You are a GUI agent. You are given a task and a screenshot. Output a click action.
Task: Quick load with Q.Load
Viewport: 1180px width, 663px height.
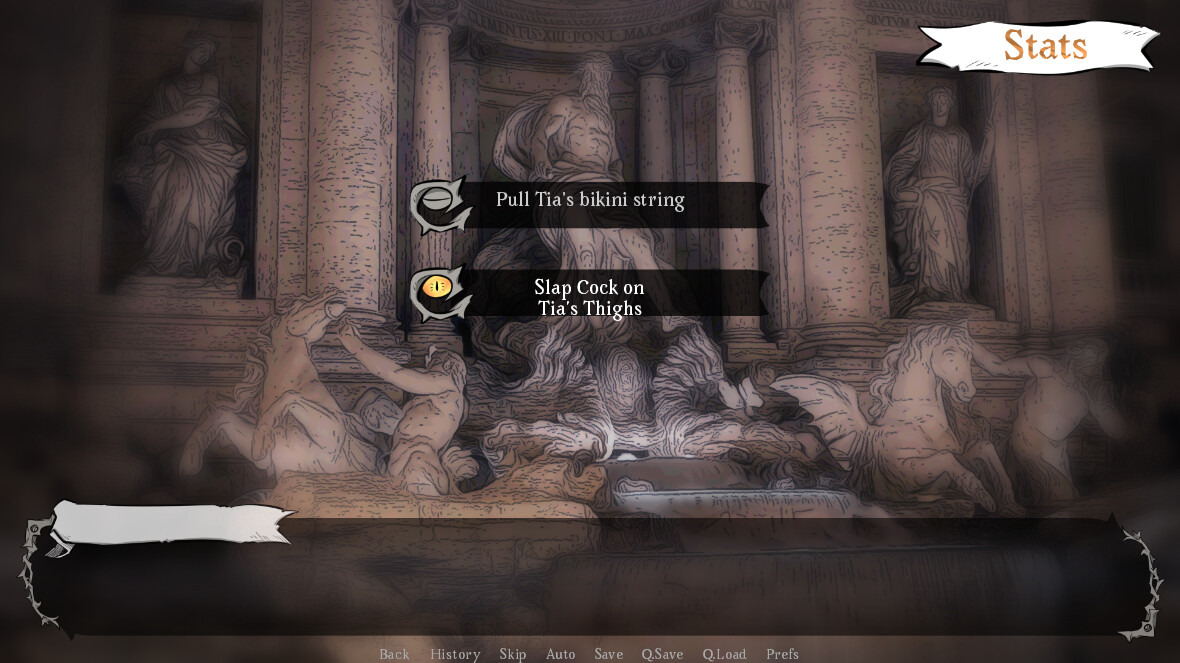click(x=724, y=654)
